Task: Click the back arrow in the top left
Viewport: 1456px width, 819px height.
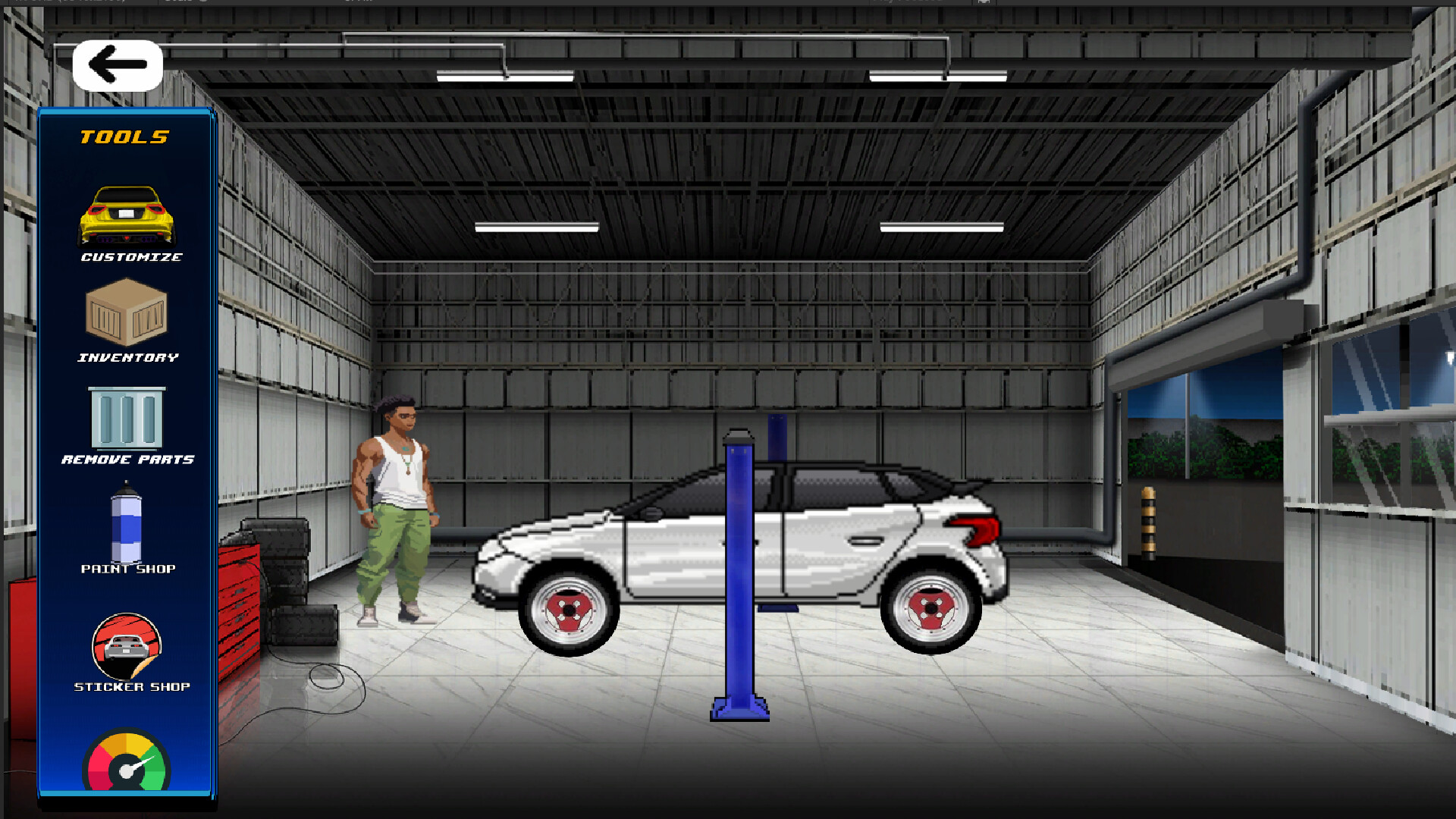Action: pos(116,65)
